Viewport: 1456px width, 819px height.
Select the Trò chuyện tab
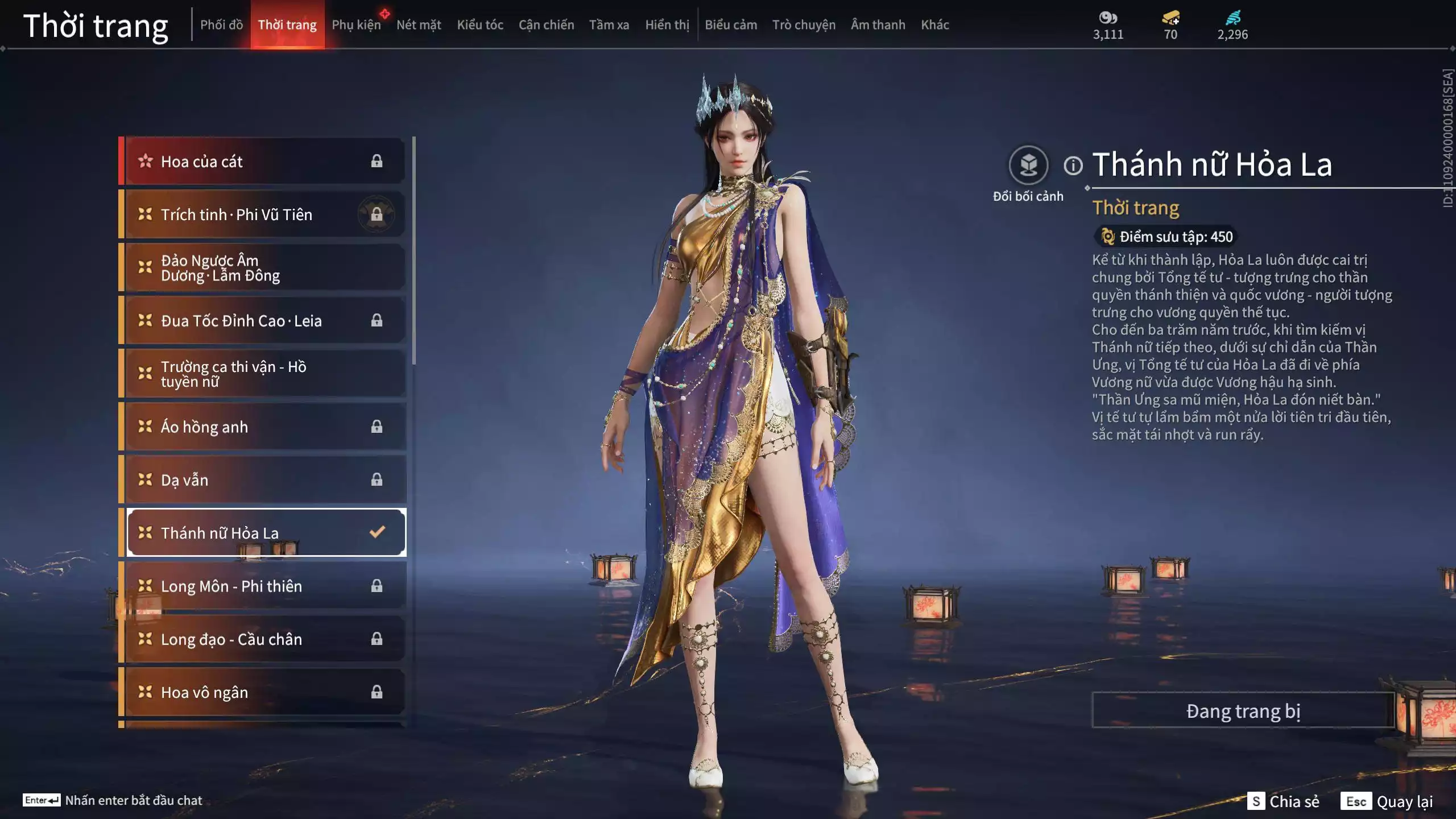pos(804,24)
